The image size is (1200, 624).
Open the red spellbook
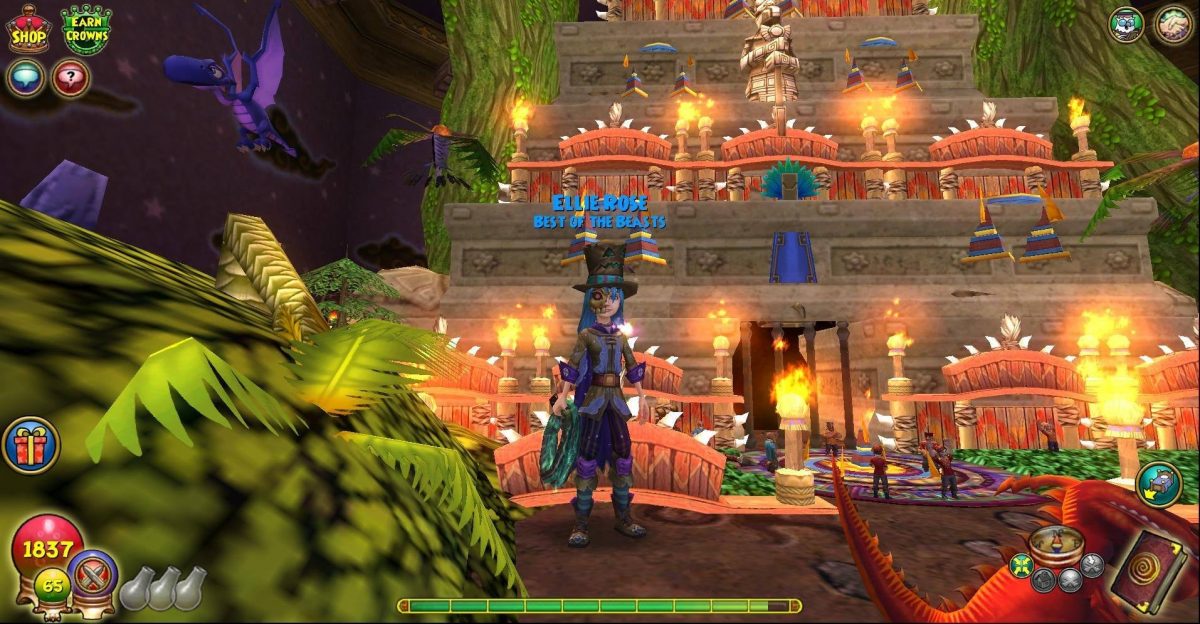(x=1149, y=572)
